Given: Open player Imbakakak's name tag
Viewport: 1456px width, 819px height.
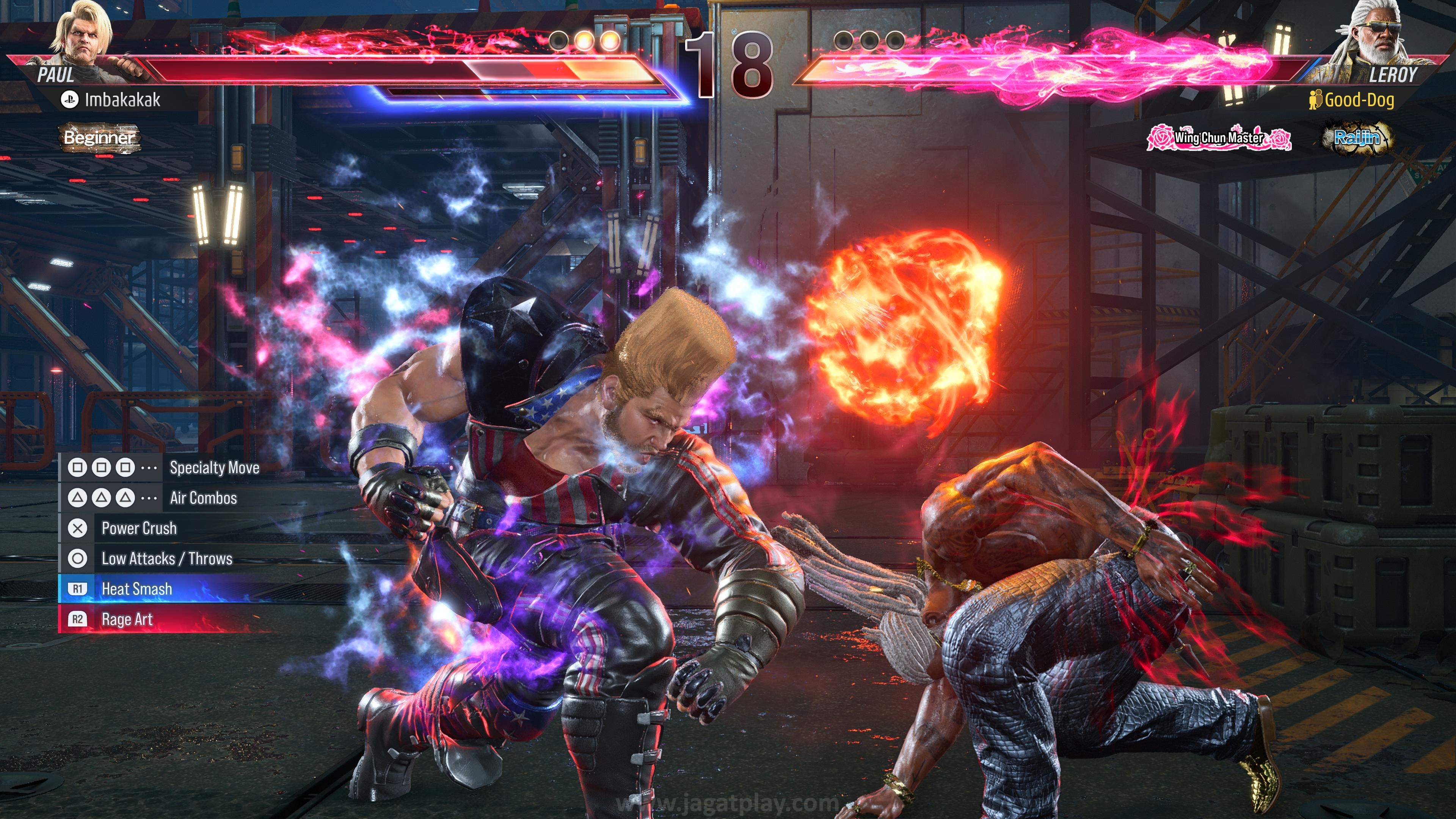Looking at the screenshot, I should 122,100.
